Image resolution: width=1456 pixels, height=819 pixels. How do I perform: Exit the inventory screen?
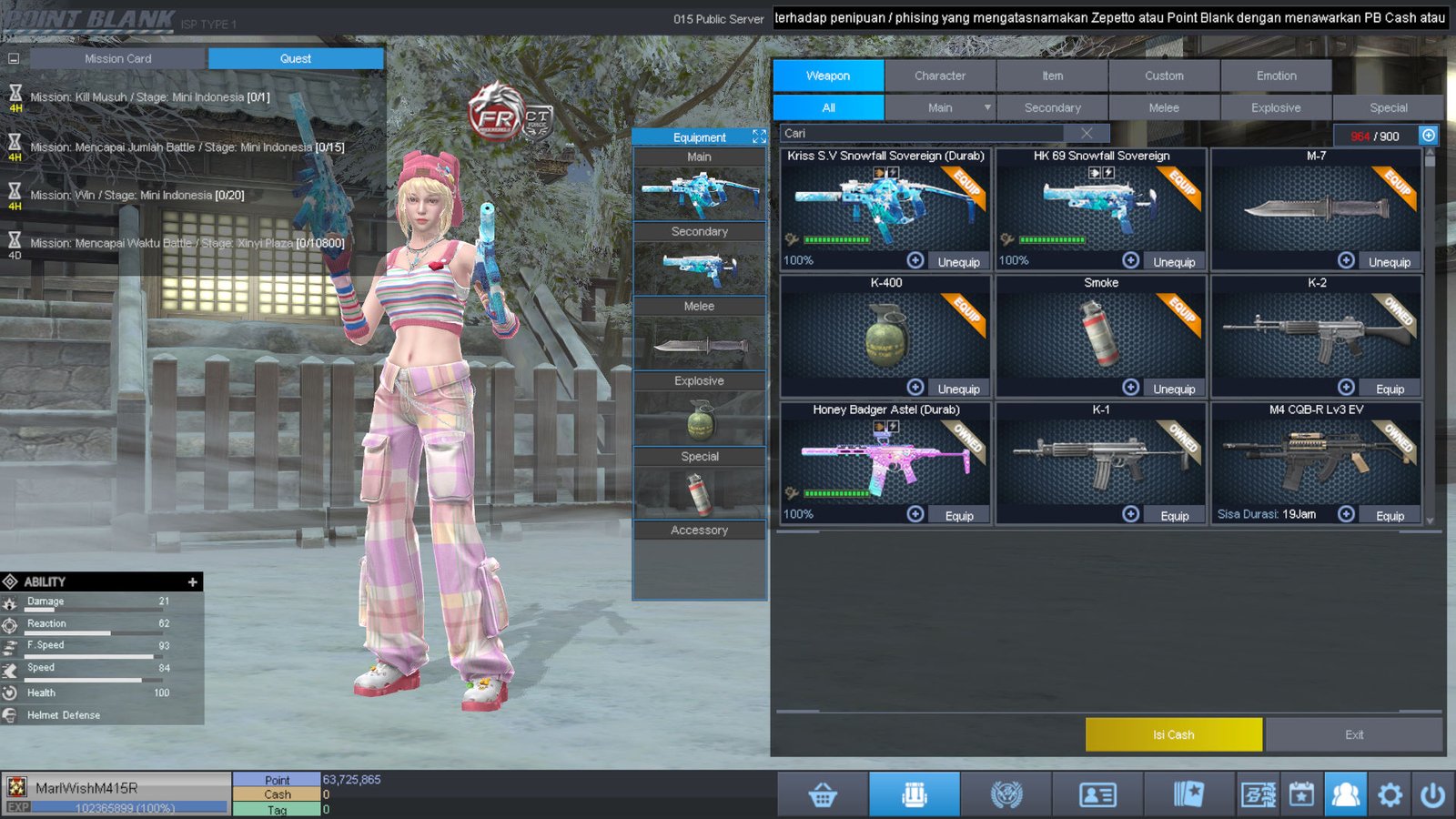(x=1354, y=734)
